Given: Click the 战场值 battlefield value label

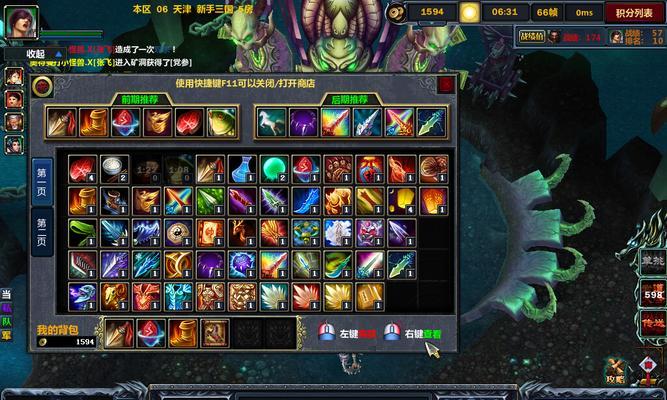Looking at the screenshot, I should tap(532, 37).
